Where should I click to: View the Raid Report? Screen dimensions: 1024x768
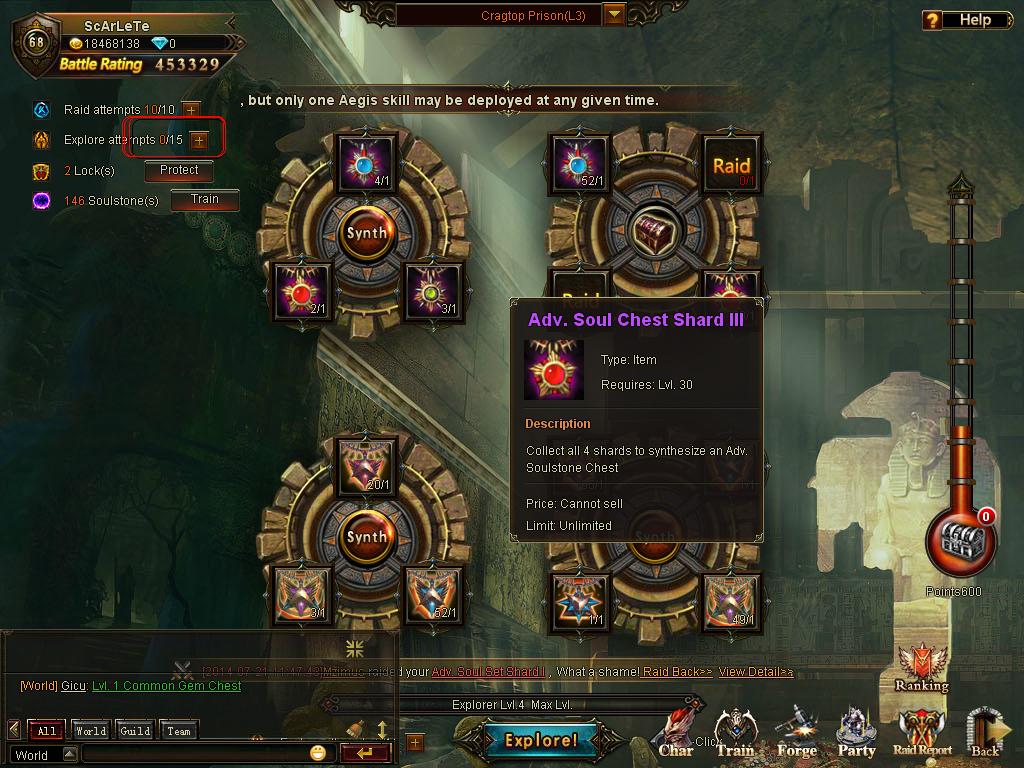coord(922,737)
